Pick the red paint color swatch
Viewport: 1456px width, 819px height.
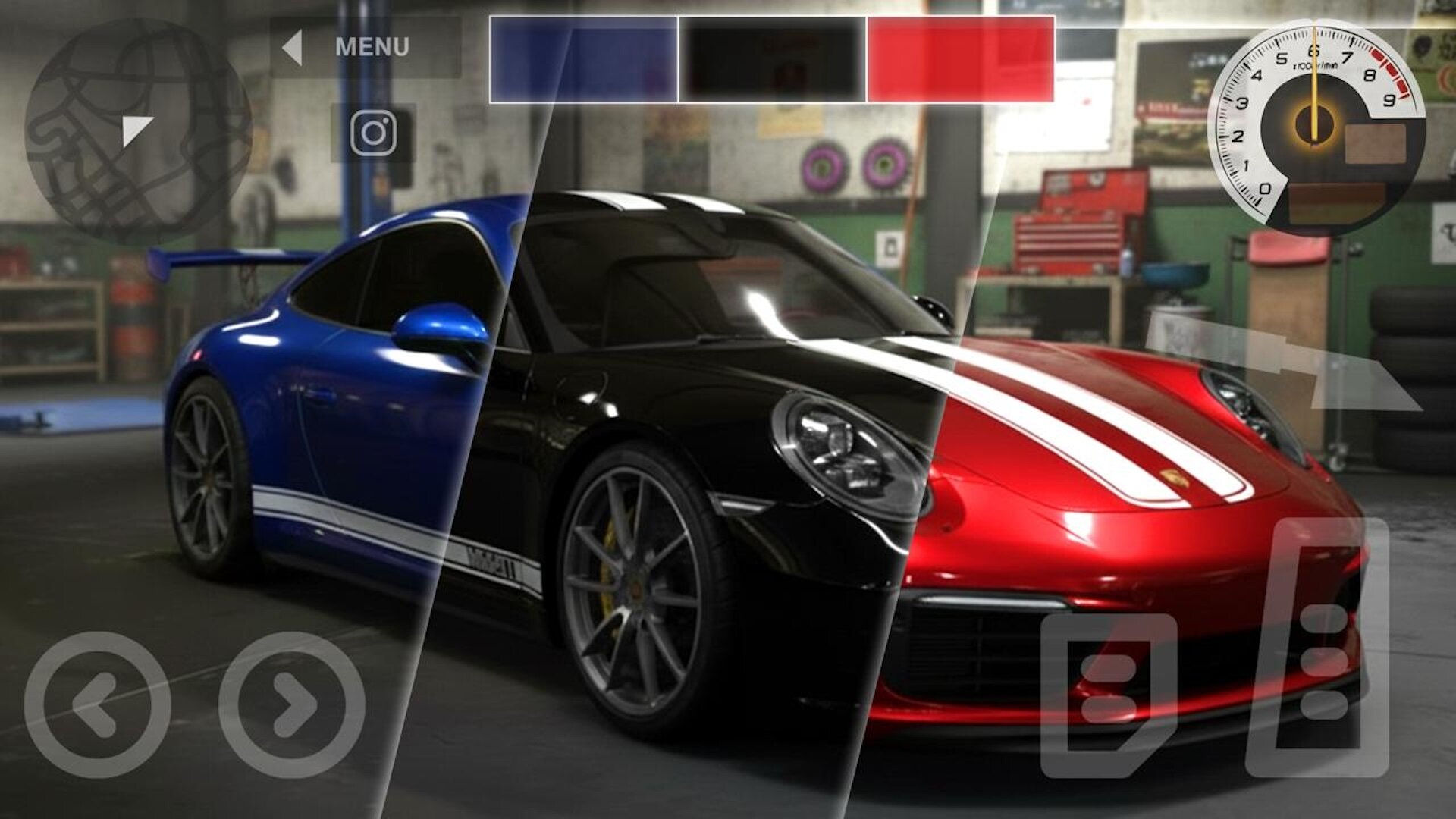tap(960, 59)
